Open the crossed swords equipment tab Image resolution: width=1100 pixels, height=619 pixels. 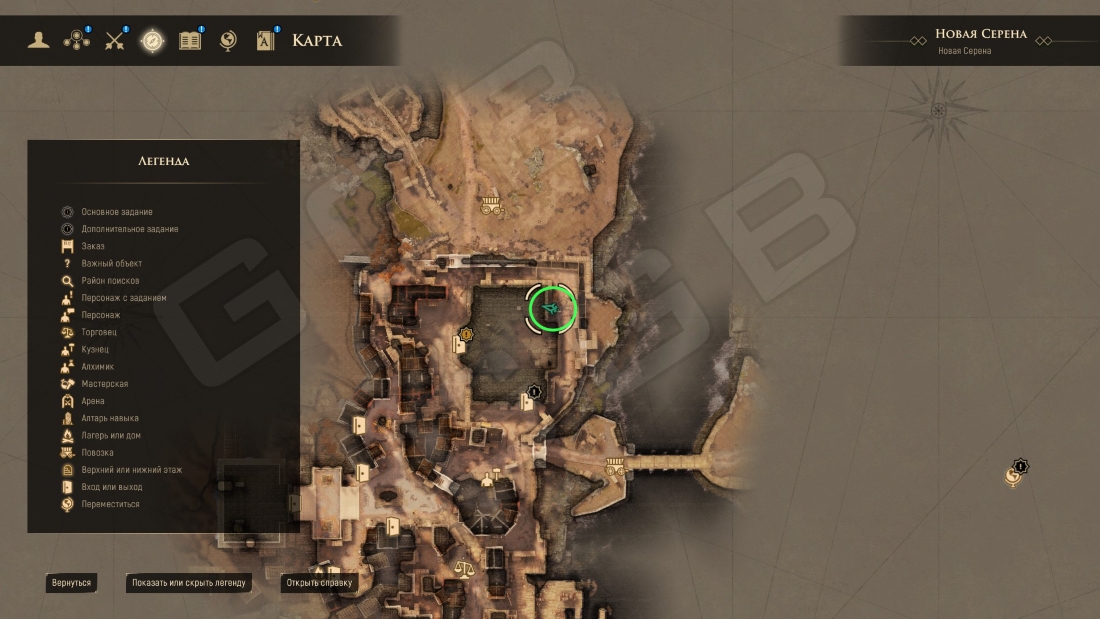pyautogui.click(x=115, y=40)
